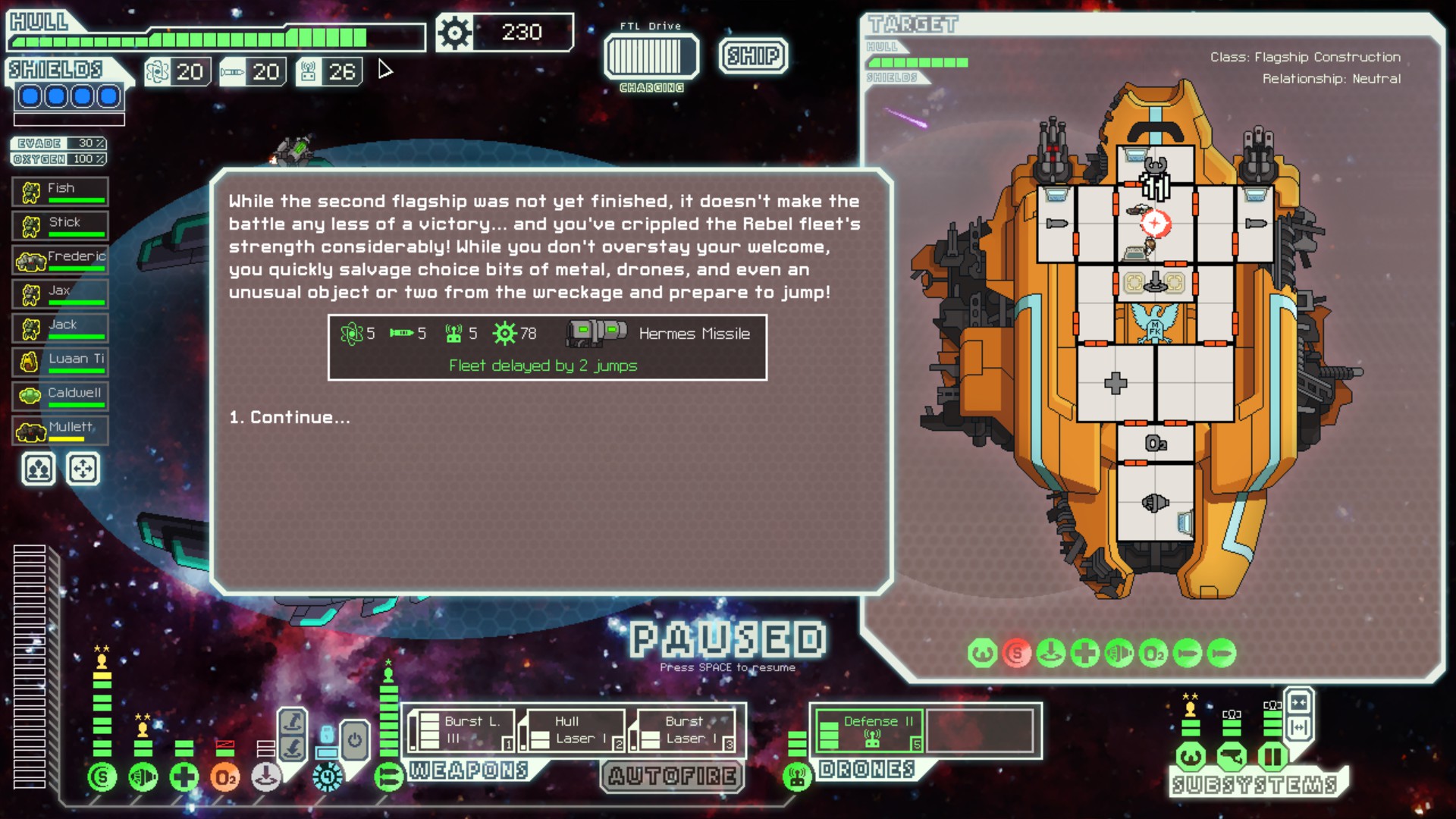Click the open all airlocks button
Screen dimensions: 1456x819
(1298, 727)
